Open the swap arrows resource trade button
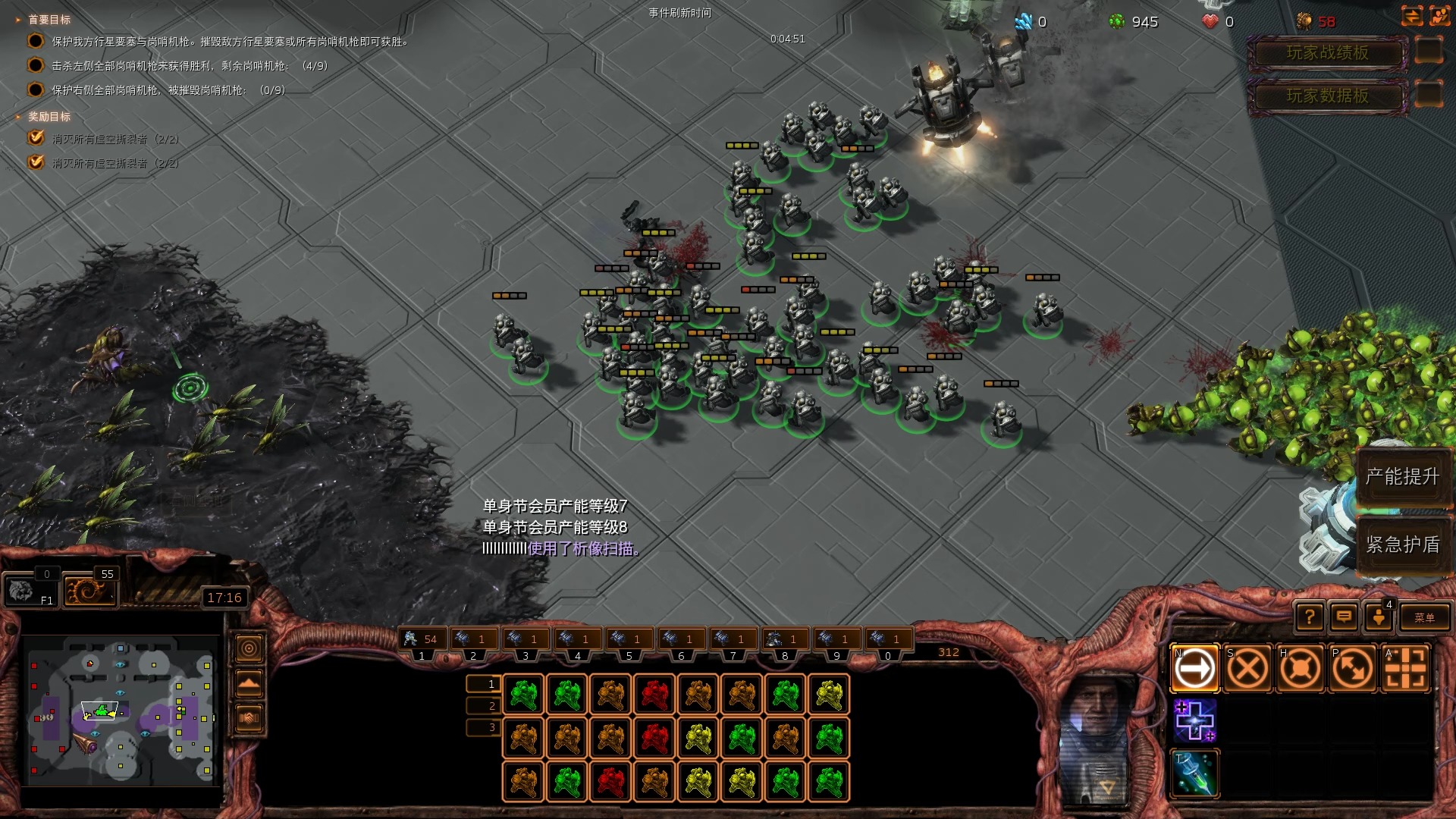Image resolution: width=1456 pixels, height=819 pixels. click(1411, 17)
